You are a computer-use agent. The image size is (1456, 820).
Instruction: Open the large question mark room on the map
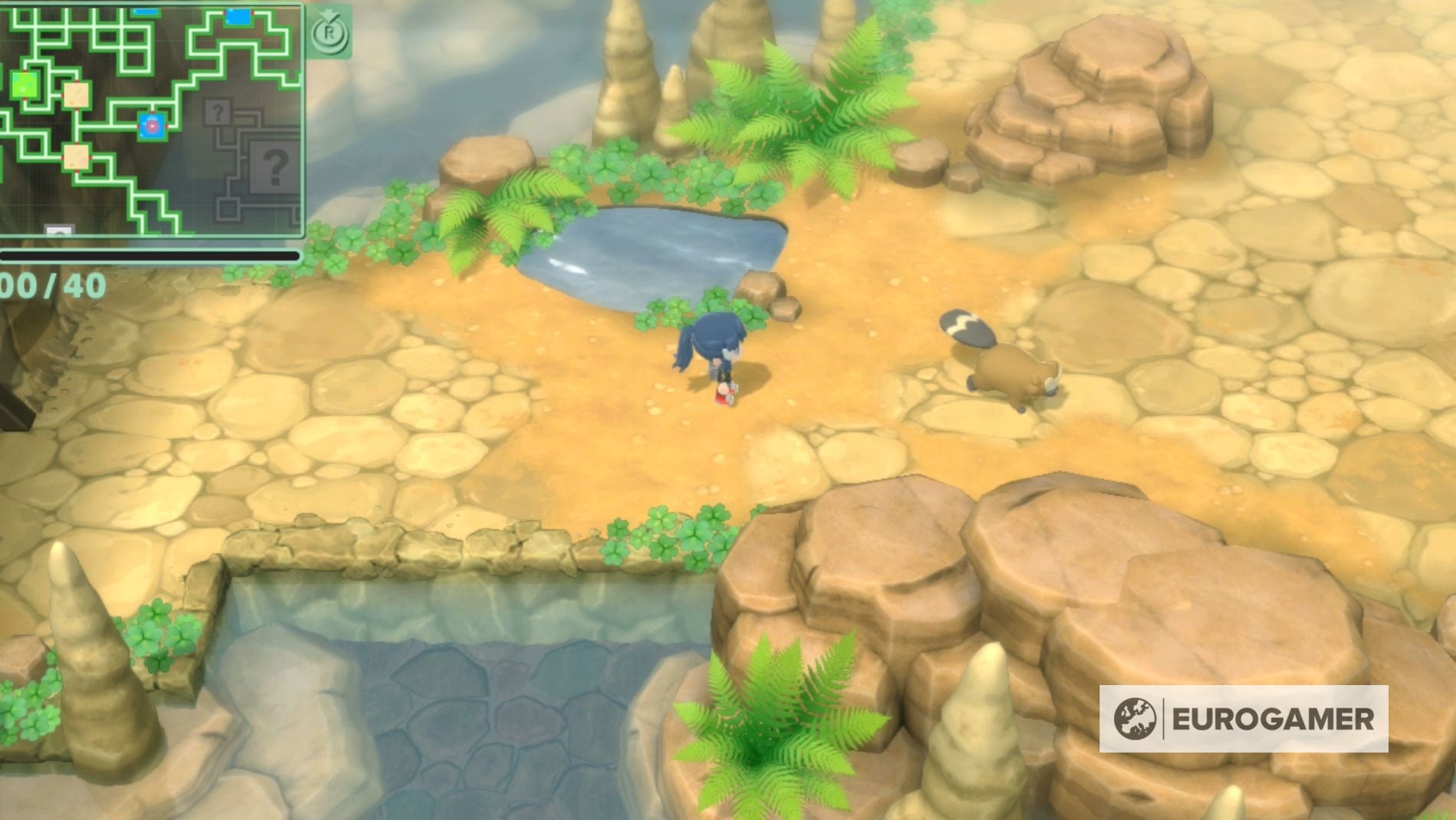[x=274, y=166]
